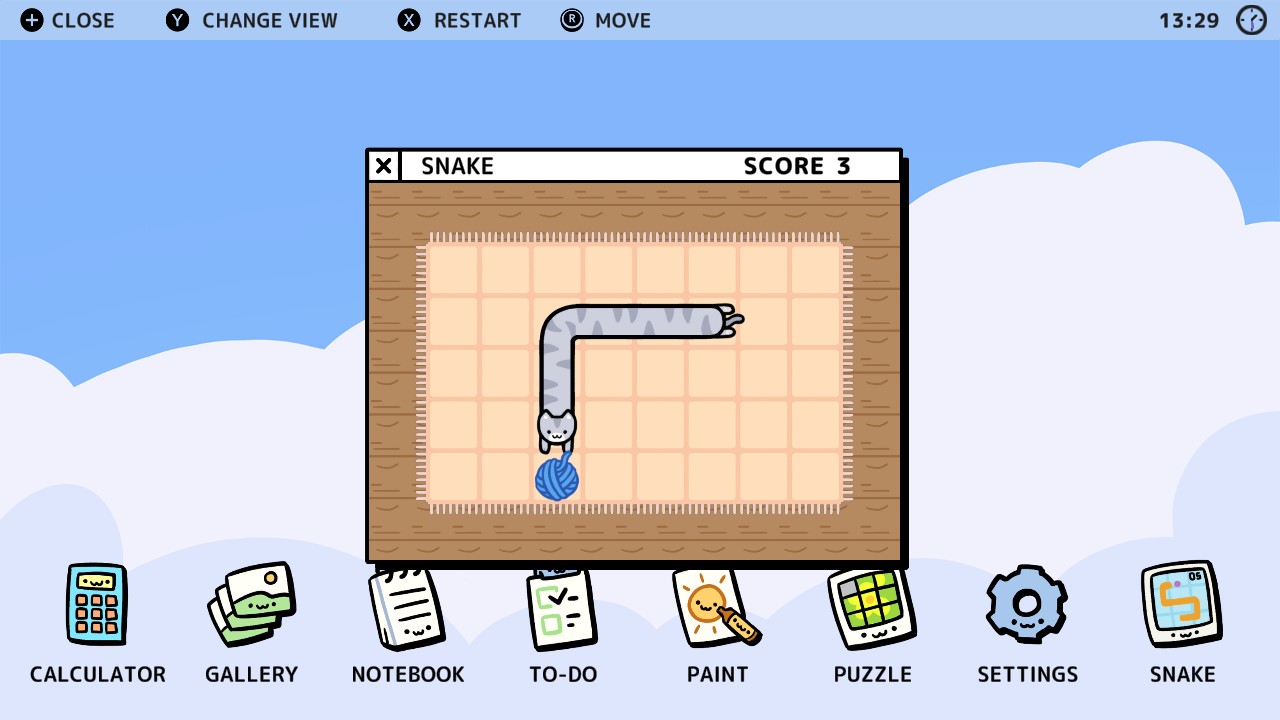Select CHANGE VIEW in the top bar
Screen dimensions: 1280x720
270,19
